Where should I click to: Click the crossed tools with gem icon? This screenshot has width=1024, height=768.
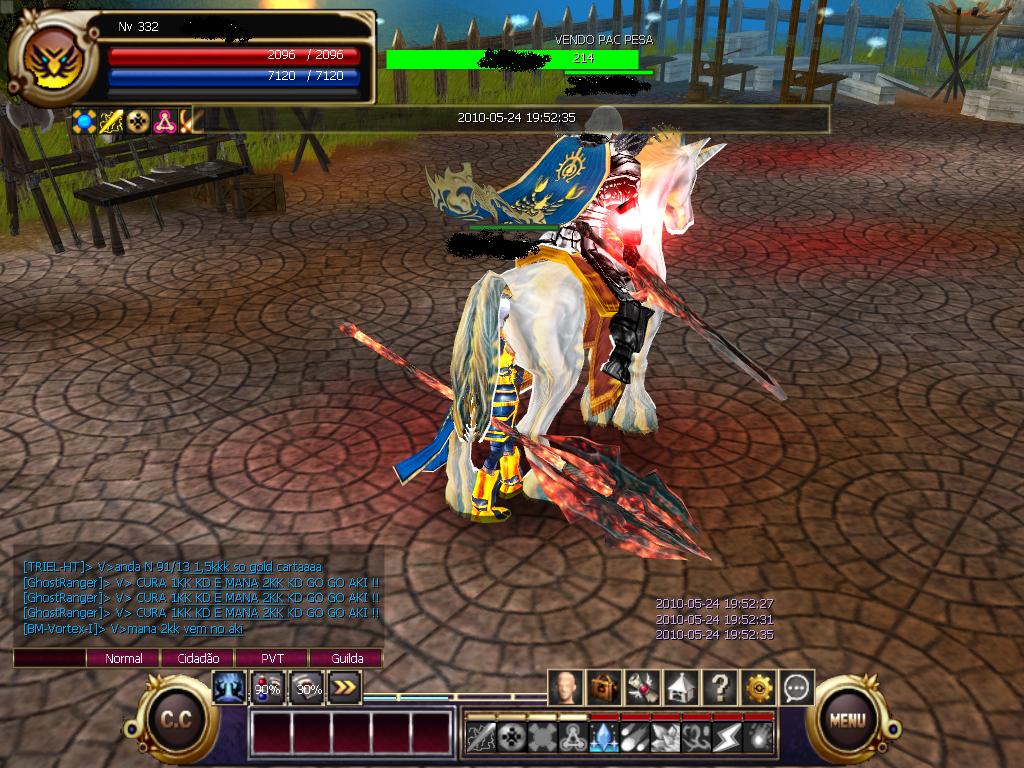643,688
